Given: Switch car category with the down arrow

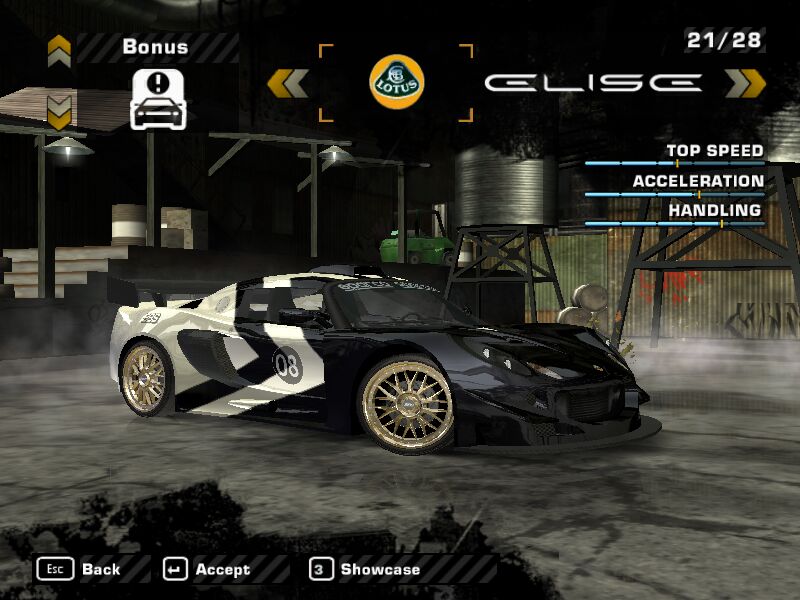Looking at the screenshot, I should click(60, 112).
